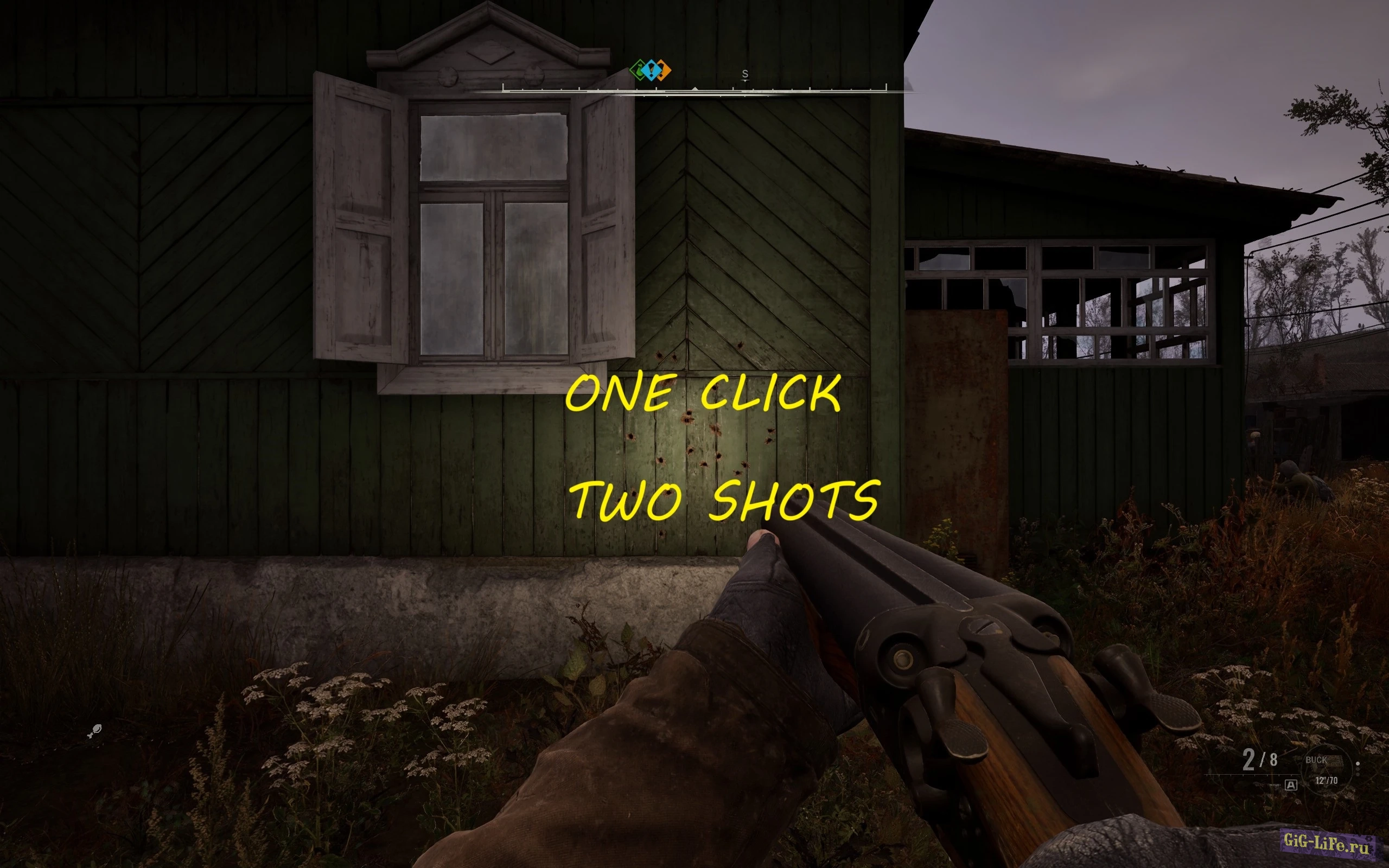Click the BUCK shotgun shell ammo icon
Viewport: 1389px width, 868px height.
(1331, 762)
